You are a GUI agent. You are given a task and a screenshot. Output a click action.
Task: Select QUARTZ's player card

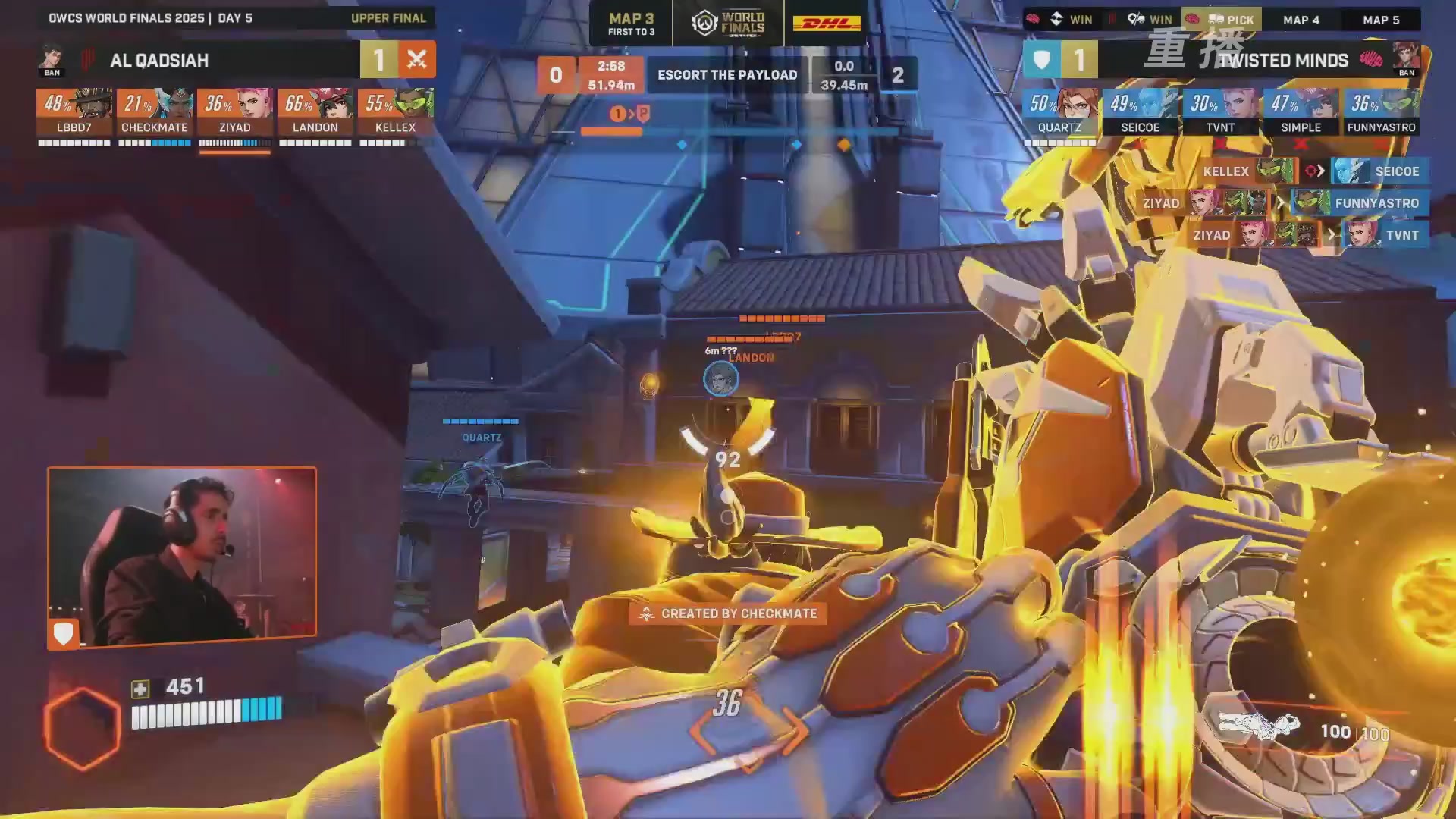pyautogui.click(x=1060, y=112)
